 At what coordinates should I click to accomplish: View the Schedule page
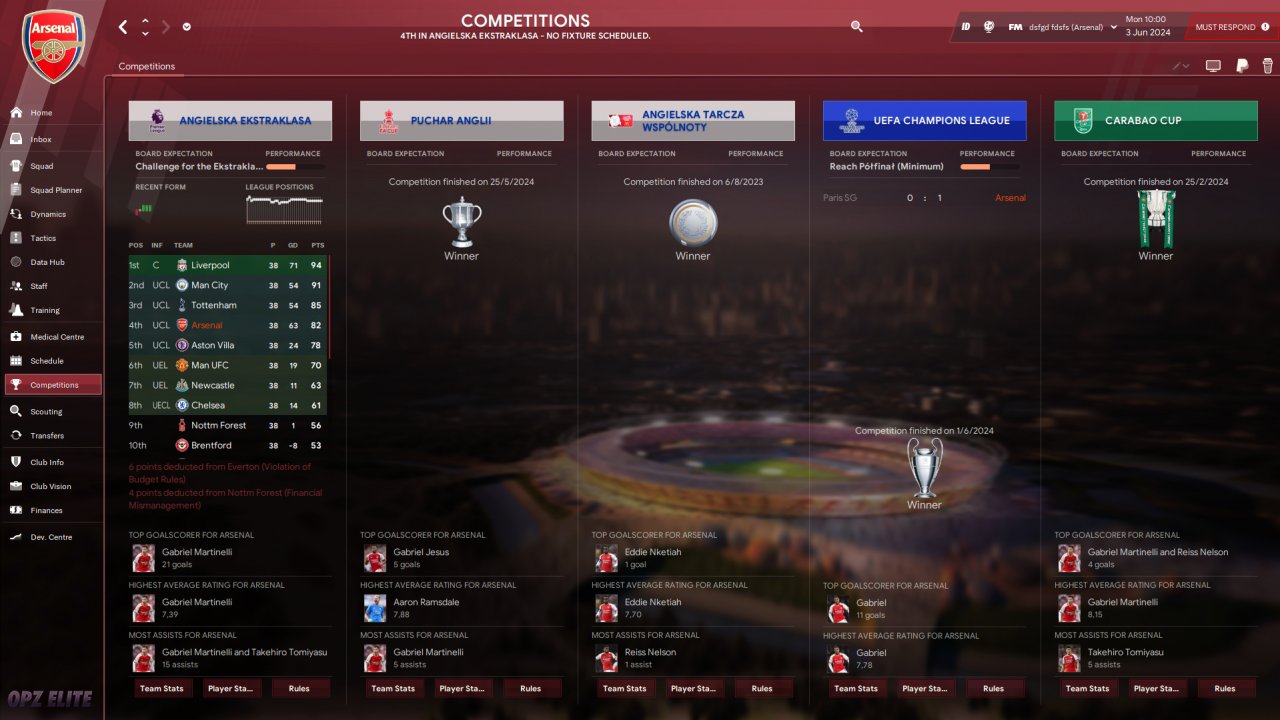46,361
